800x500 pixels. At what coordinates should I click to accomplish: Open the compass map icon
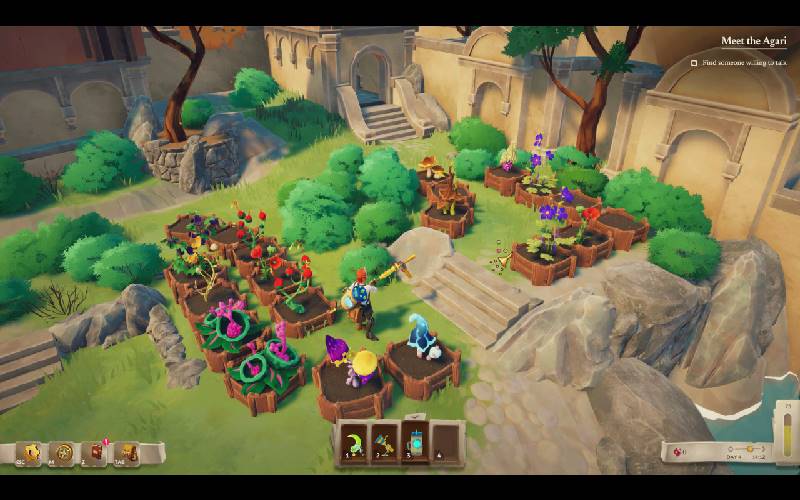tap(64, 454)
